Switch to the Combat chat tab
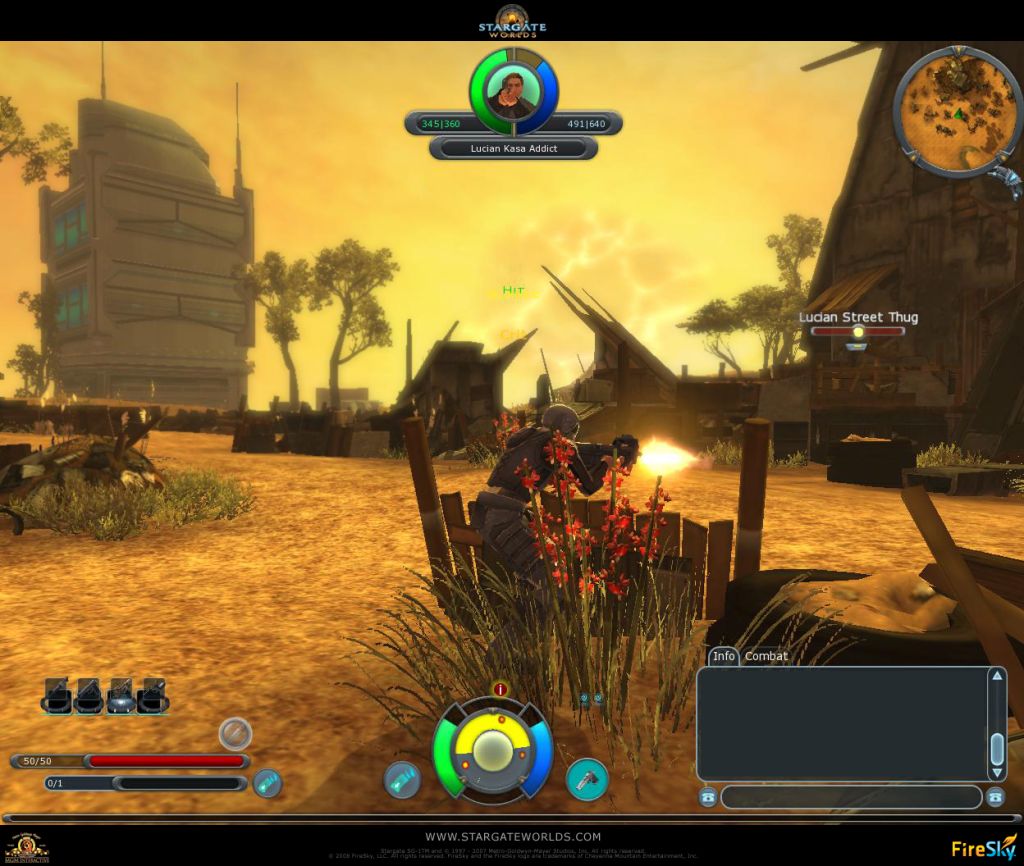The height and width of the screenshot is (866, 1024). click(x=766, y=656)
